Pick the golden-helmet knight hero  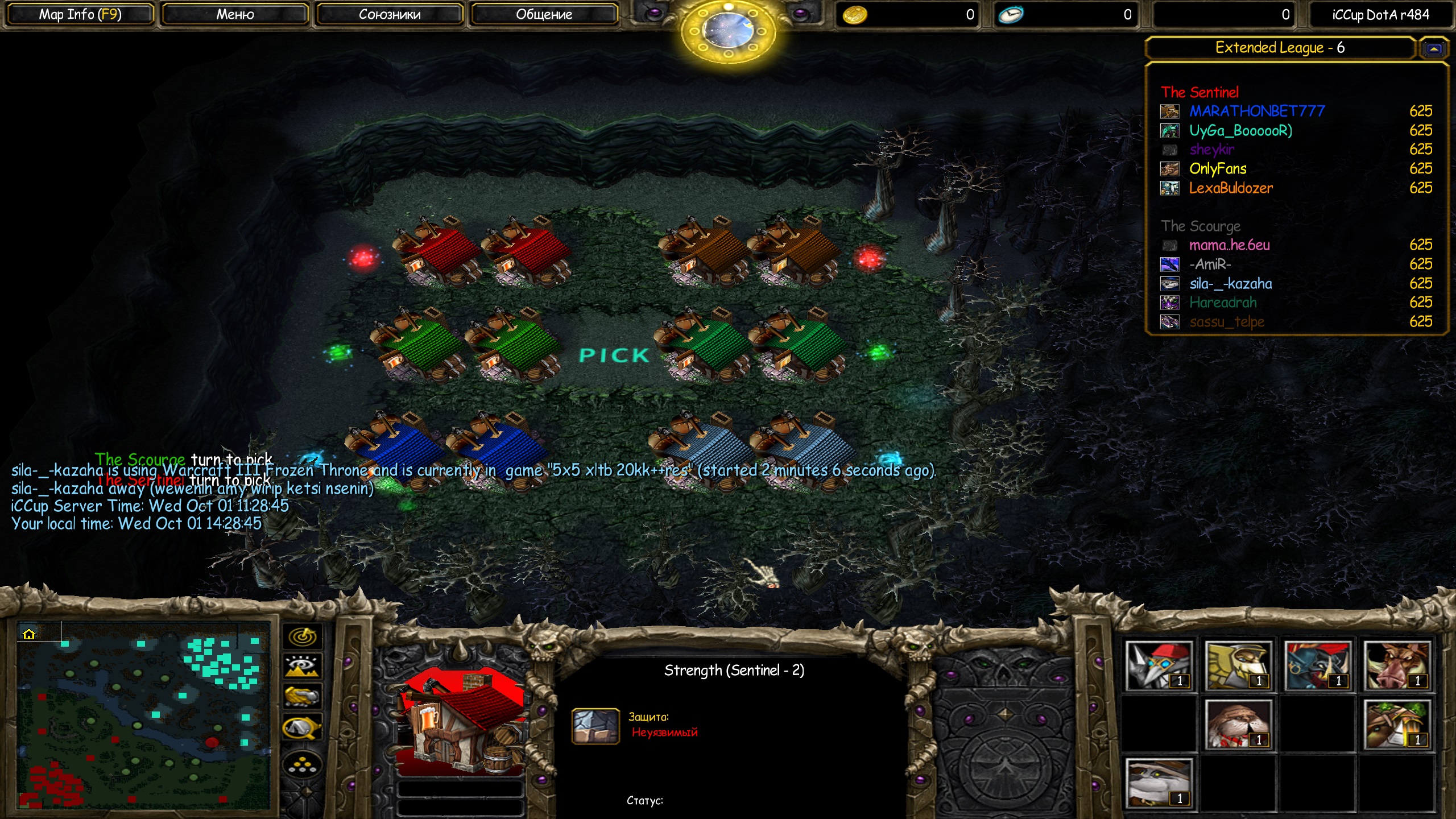point(1238,665)
